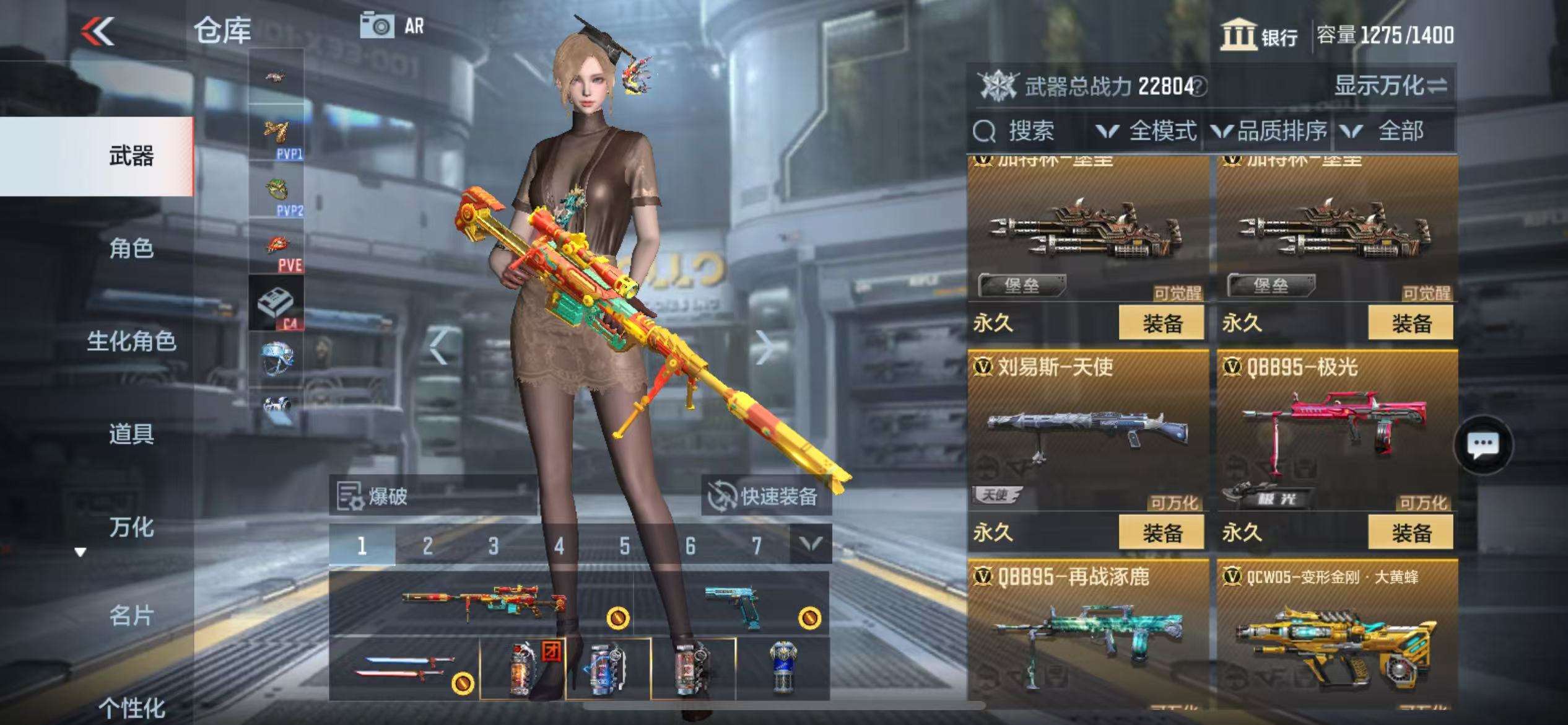1568x725 pixels.
Task: Select the QCW05-变形金刚·大黄蜂 weapon card
Action: click(x=1337, y=638)
